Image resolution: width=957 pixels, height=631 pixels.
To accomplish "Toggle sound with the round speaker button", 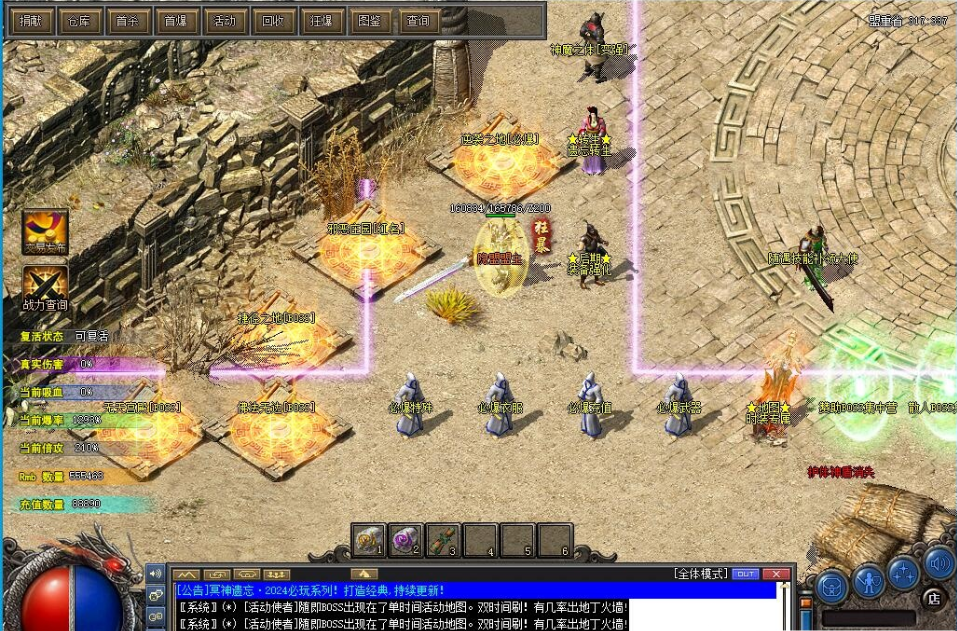I will click(939, 562).
